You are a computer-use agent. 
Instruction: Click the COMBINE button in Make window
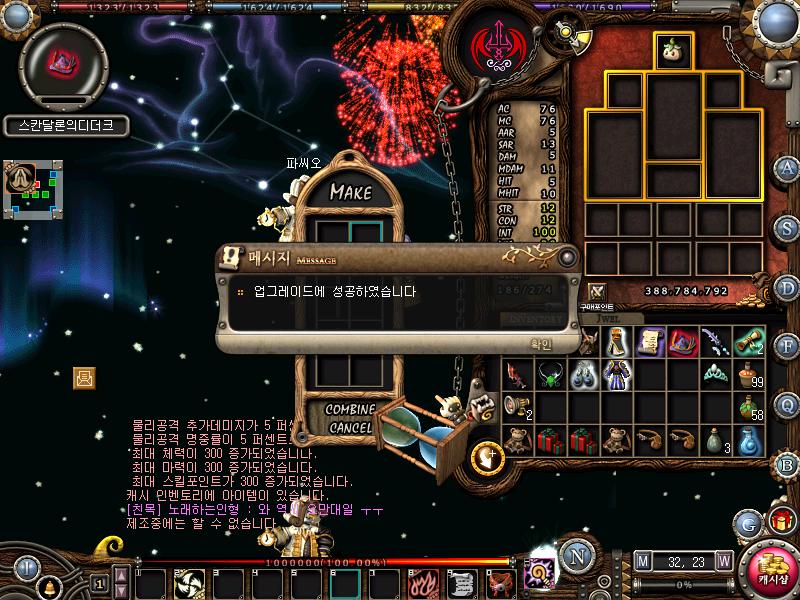(351, 410)
